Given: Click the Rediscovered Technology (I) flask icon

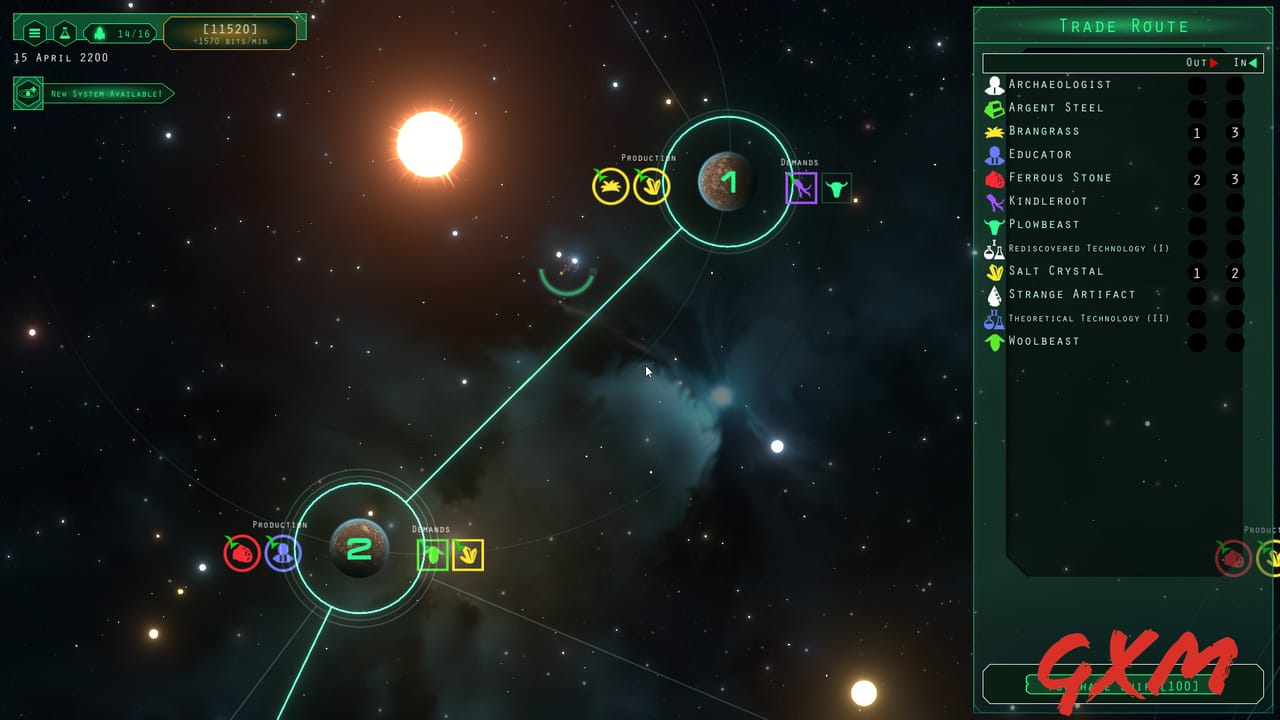Looking at the screenshot, I should (993, 248).
